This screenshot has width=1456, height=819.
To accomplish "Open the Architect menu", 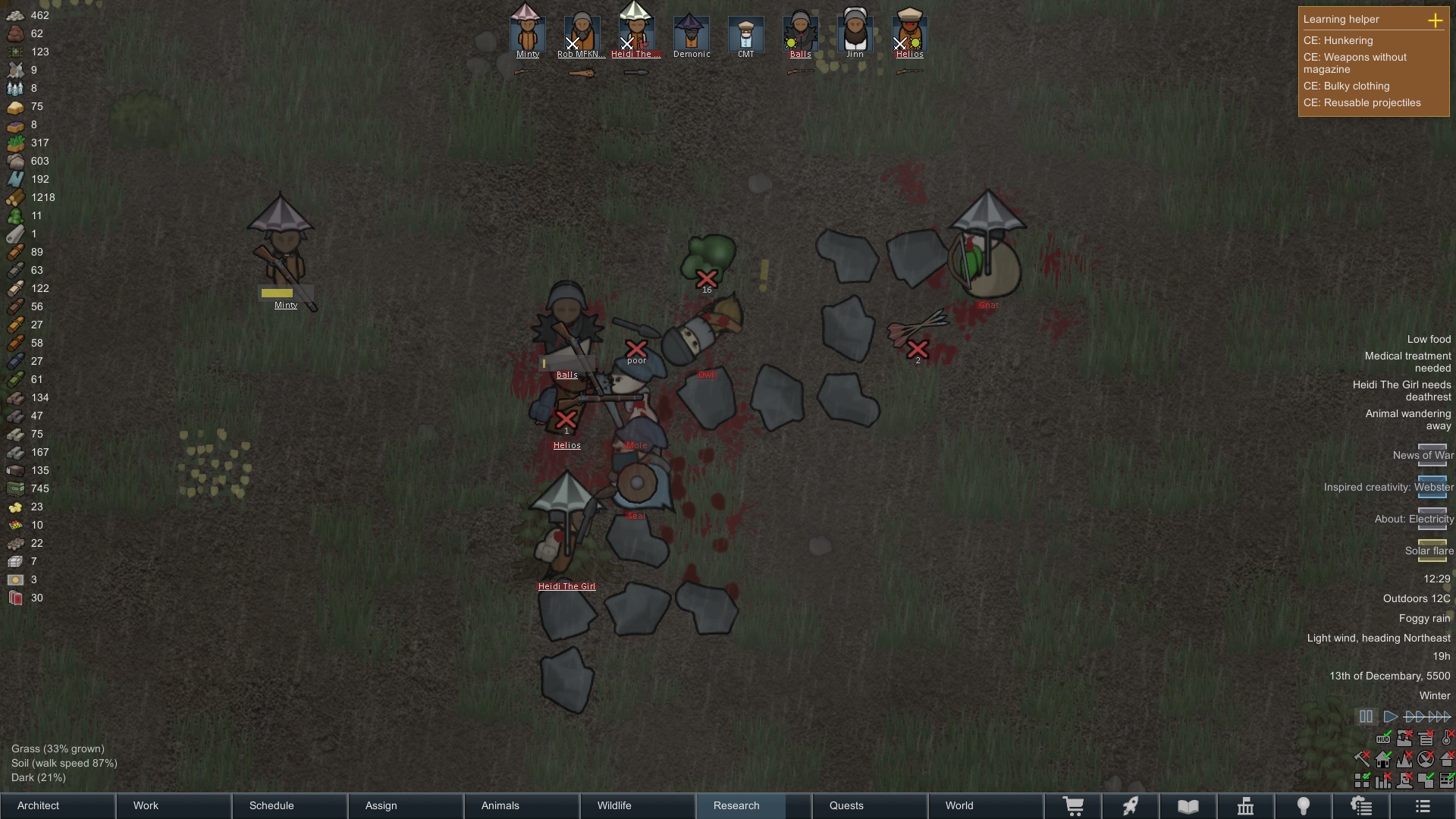I will (58, 805).
